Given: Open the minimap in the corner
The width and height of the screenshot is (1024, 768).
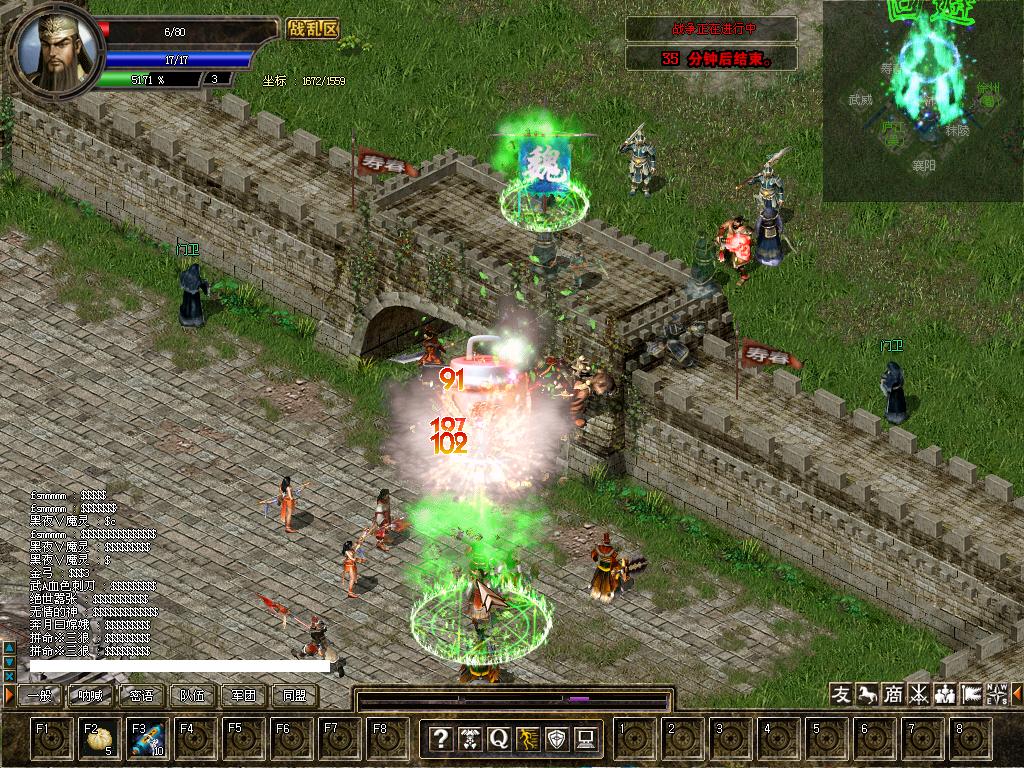Looking at the screenshot, I should point(922,100).
